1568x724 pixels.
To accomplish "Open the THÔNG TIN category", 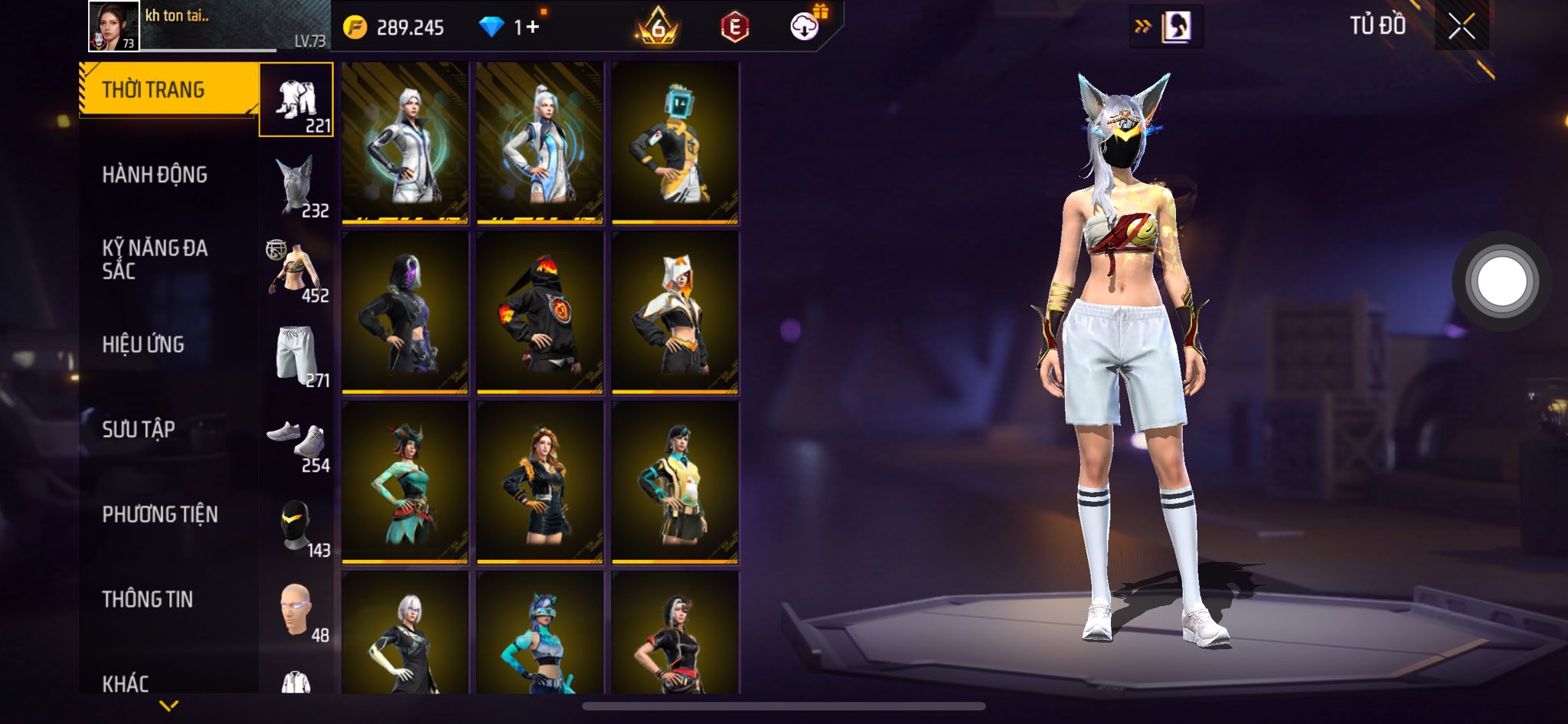I will [x=148, y=599].
